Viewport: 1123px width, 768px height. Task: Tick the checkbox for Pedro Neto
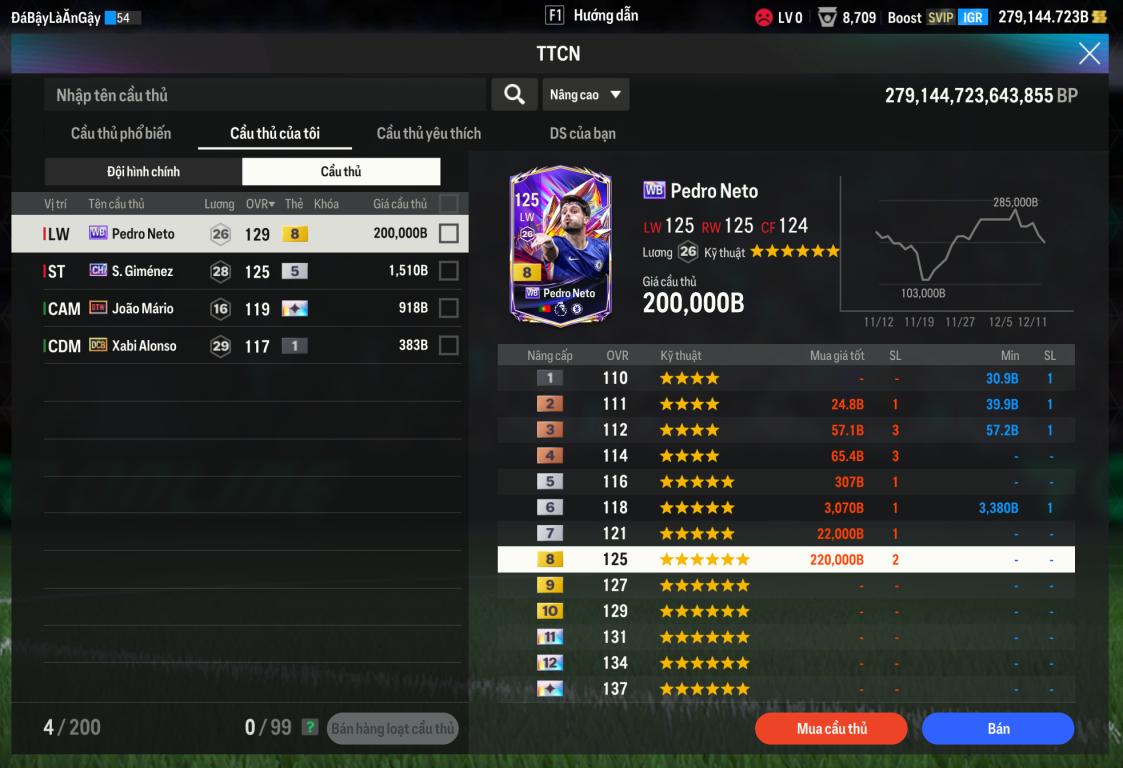click(449, 234)
